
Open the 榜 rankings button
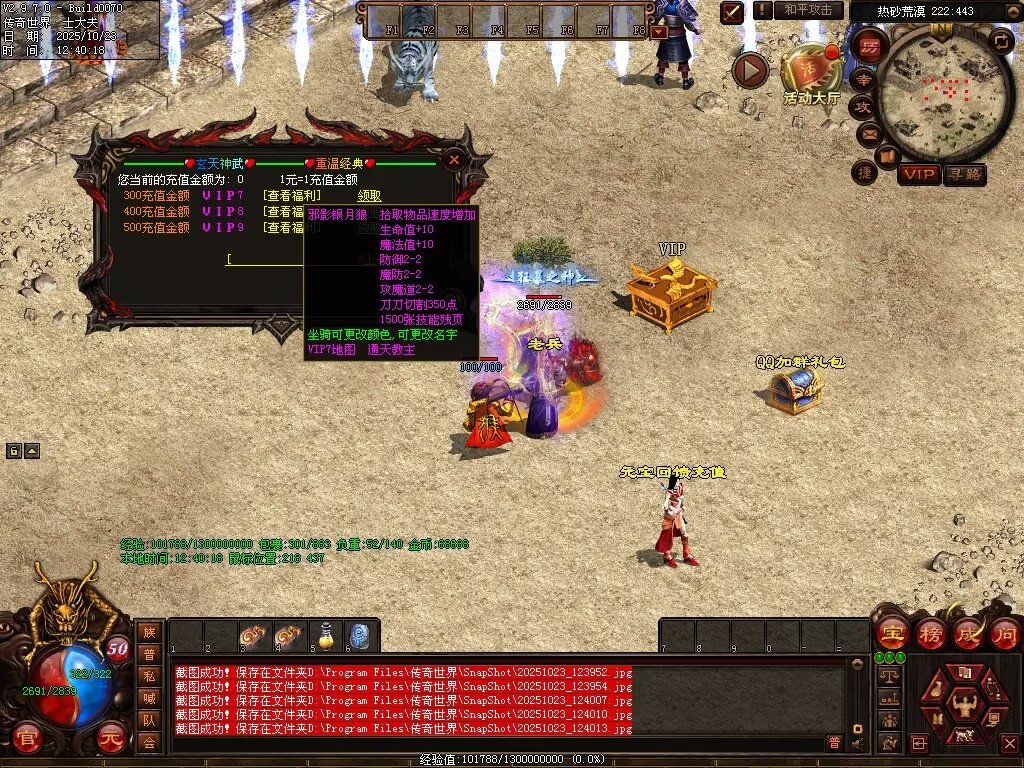(931, 633)
